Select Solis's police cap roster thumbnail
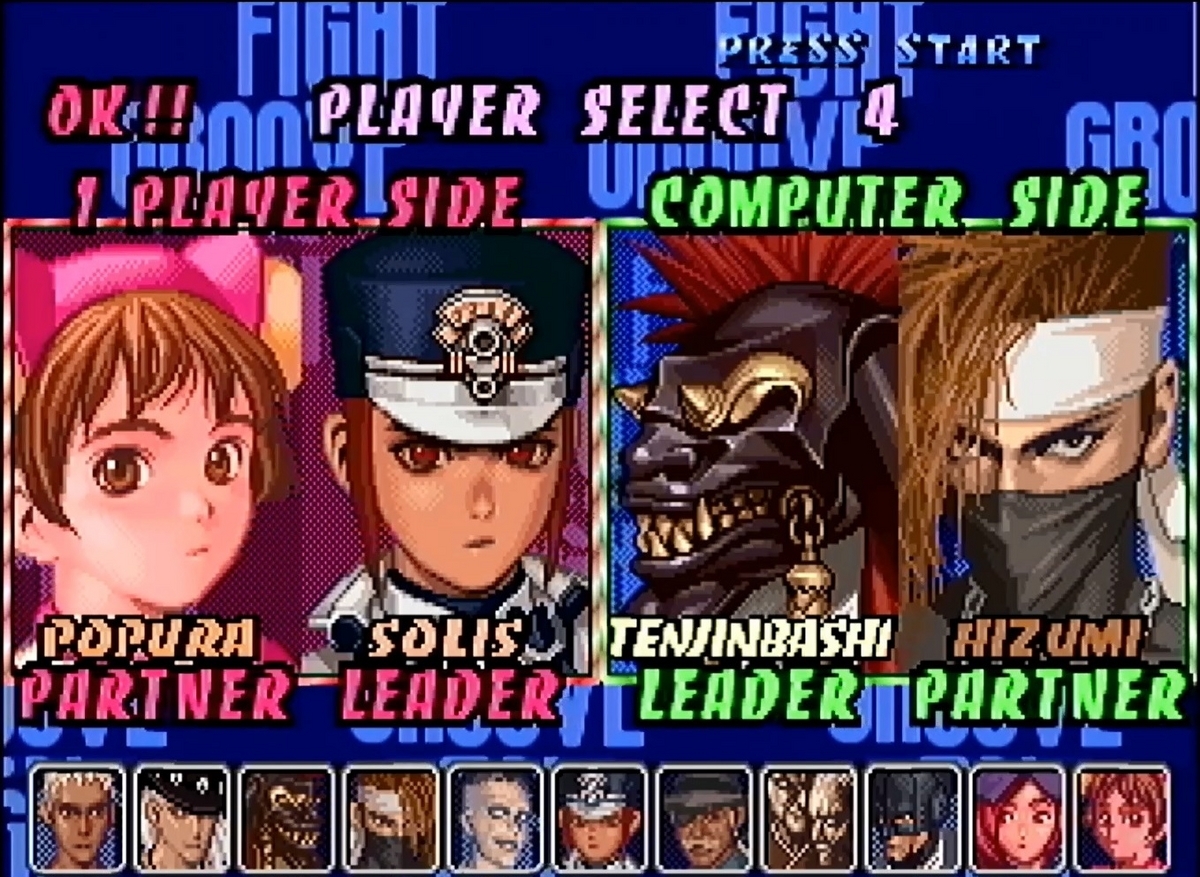 600,817
